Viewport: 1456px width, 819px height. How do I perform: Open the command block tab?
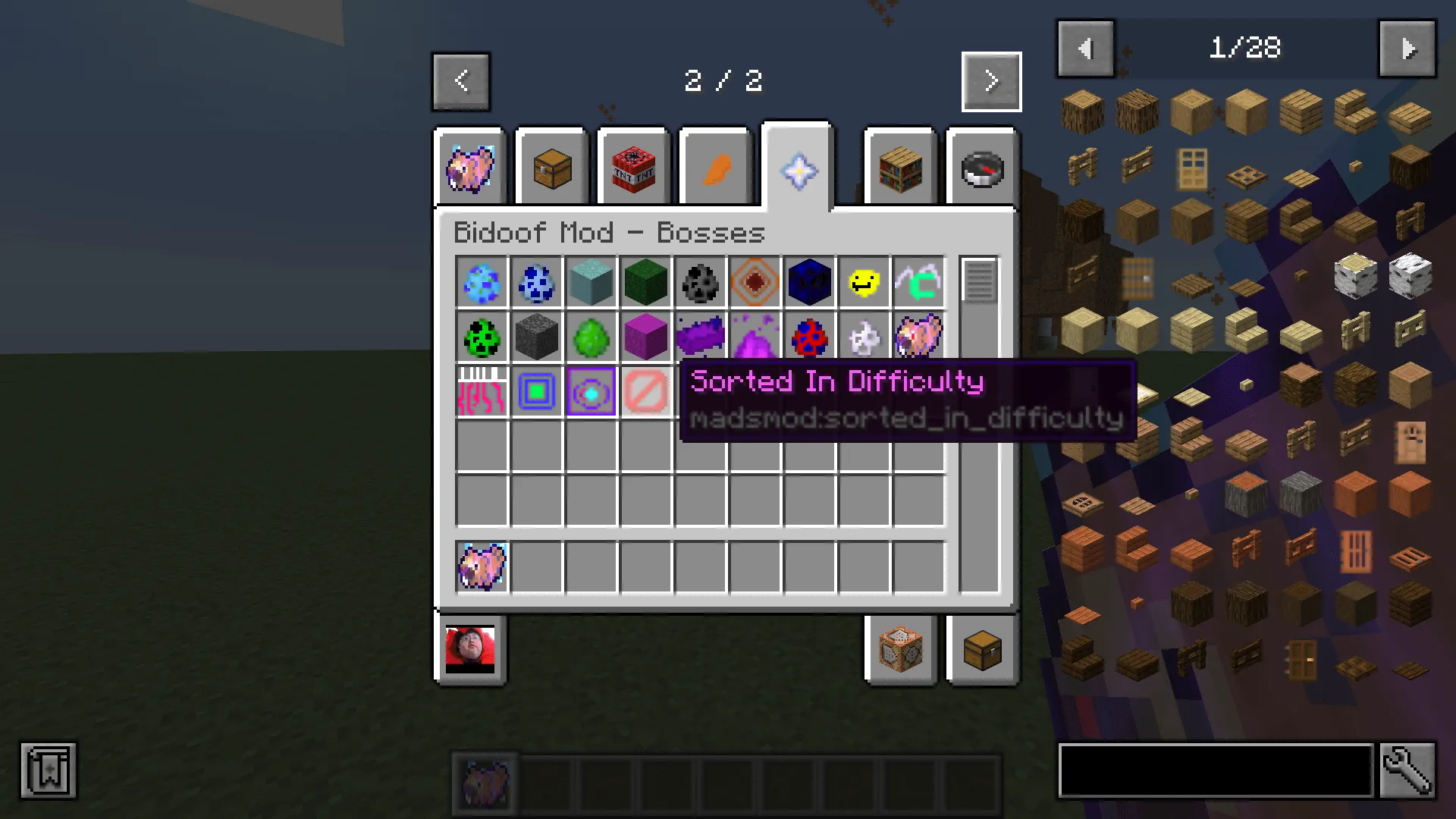[x=901, y=650]
